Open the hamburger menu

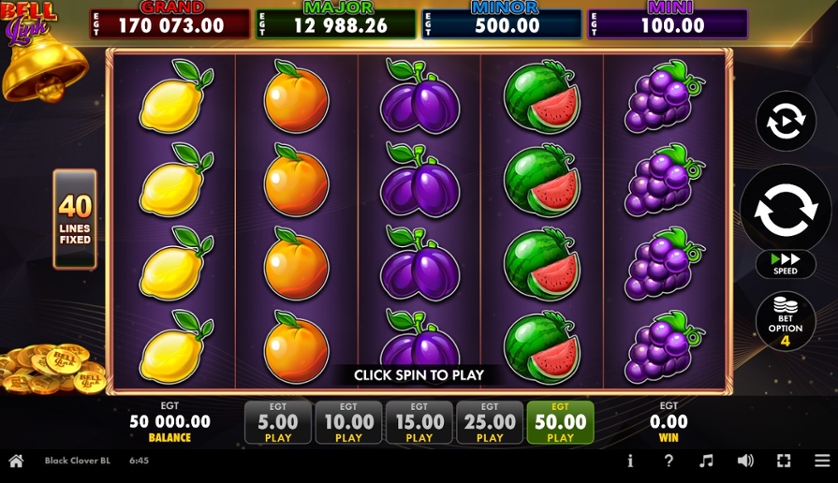(821, 461)
